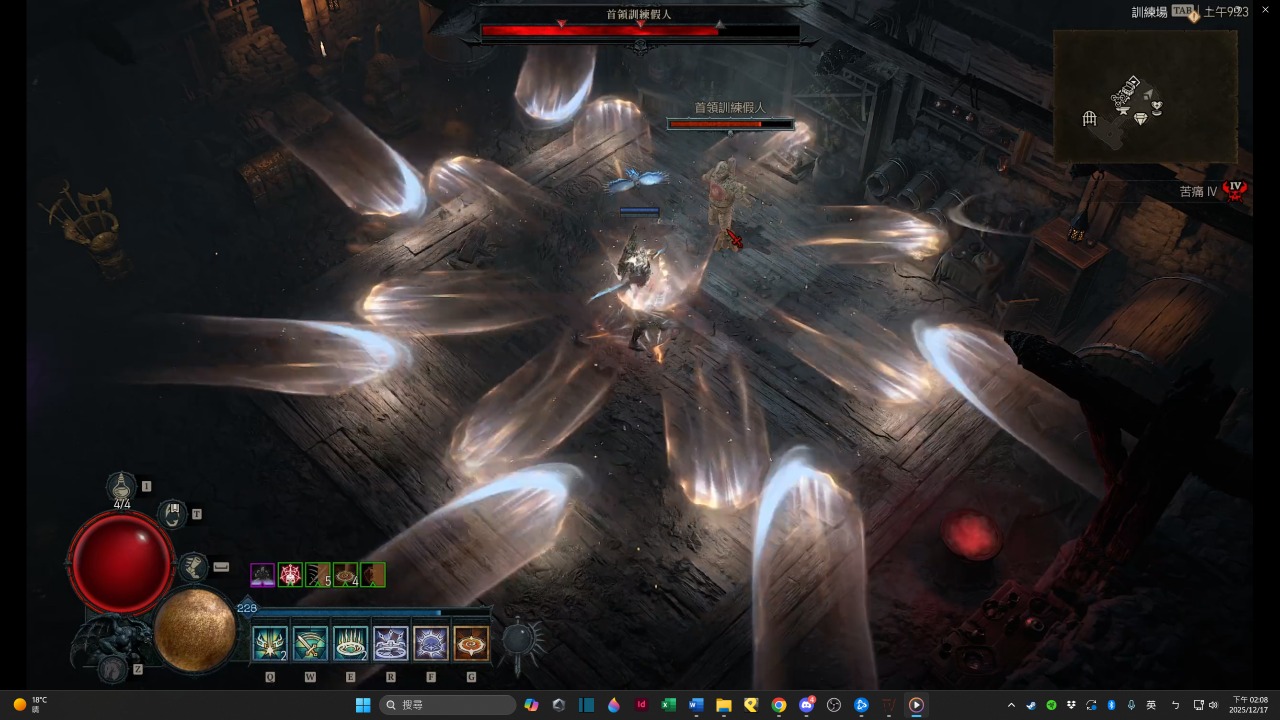Activate the spiked ring skill on E

(x=350, y=643)
